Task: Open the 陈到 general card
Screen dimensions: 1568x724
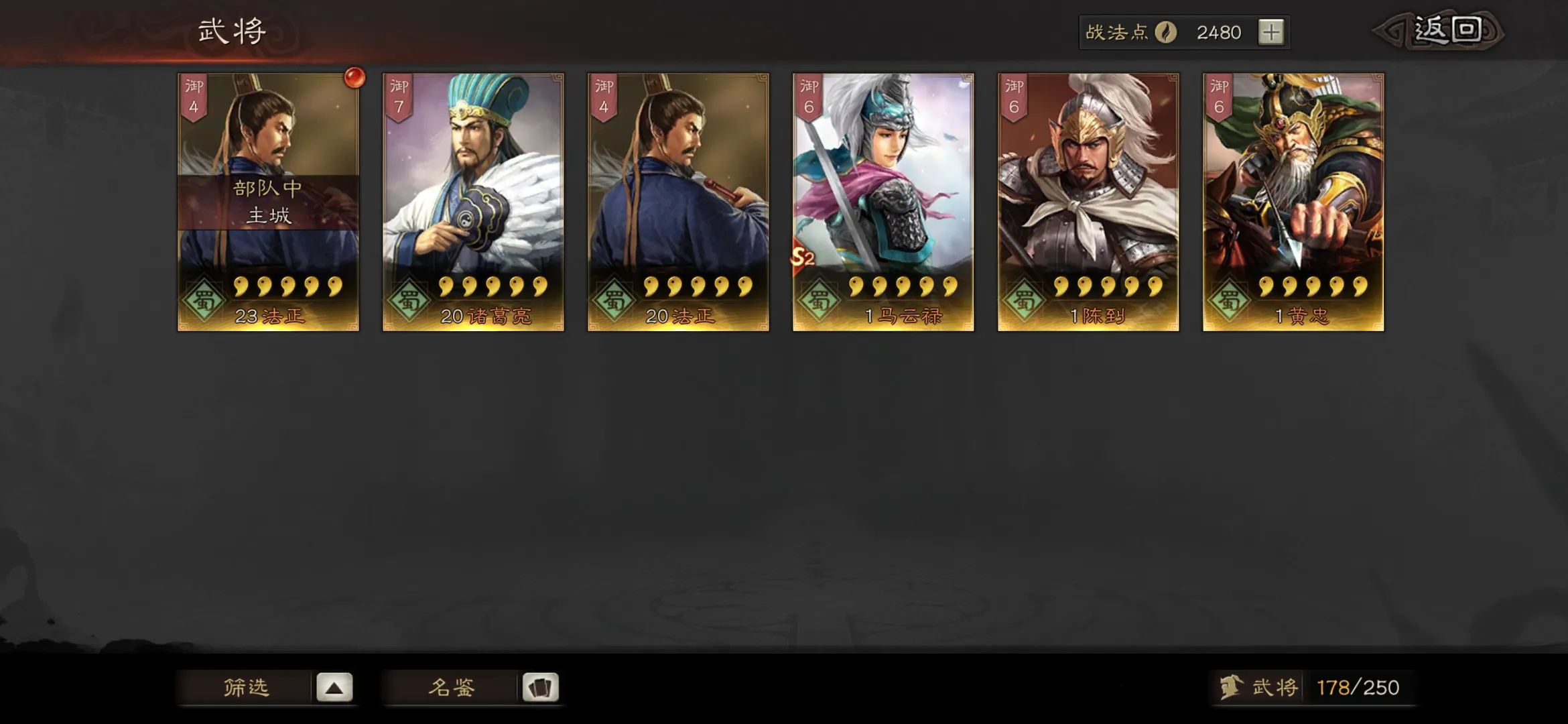Action: pos(1088,201)
